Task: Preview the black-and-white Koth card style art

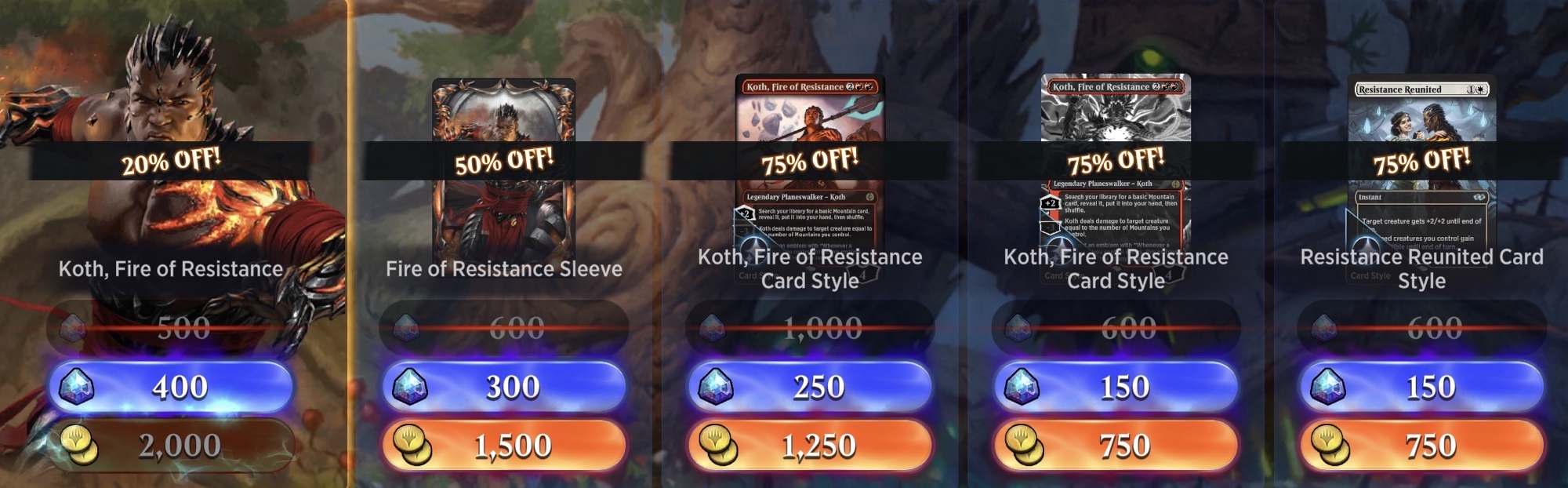Action: 1116,118
